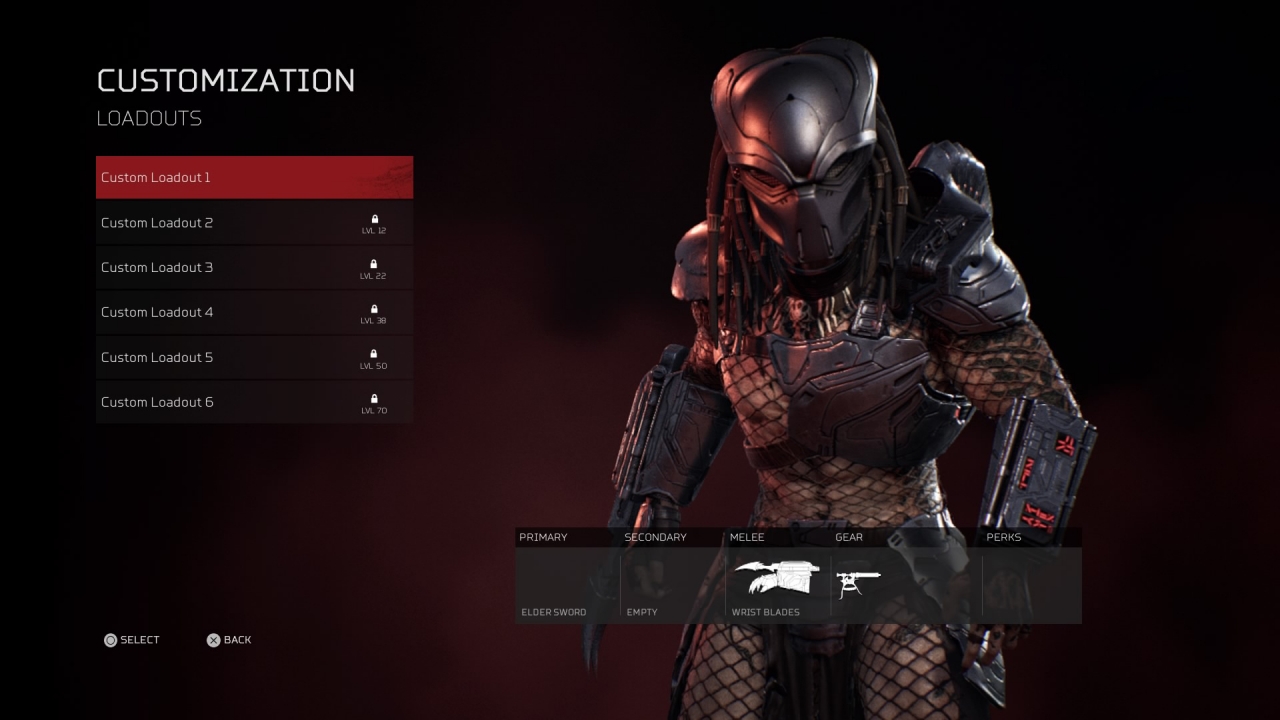Image resolution: width=1280 pixels, height=720 pixels.
Task: Select Custom Loadout 6 at level 70
Action: click(x=254, y=402)
